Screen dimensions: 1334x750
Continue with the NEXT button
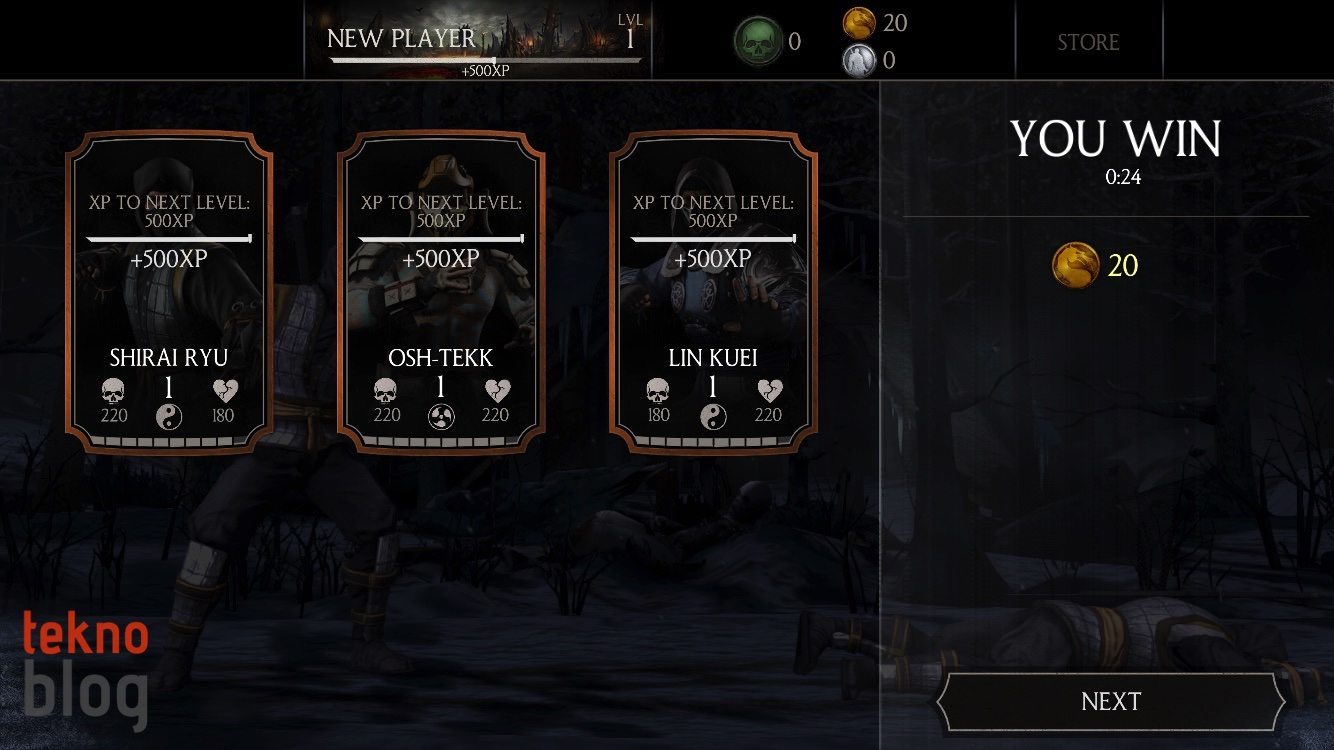click(1110, 702)
